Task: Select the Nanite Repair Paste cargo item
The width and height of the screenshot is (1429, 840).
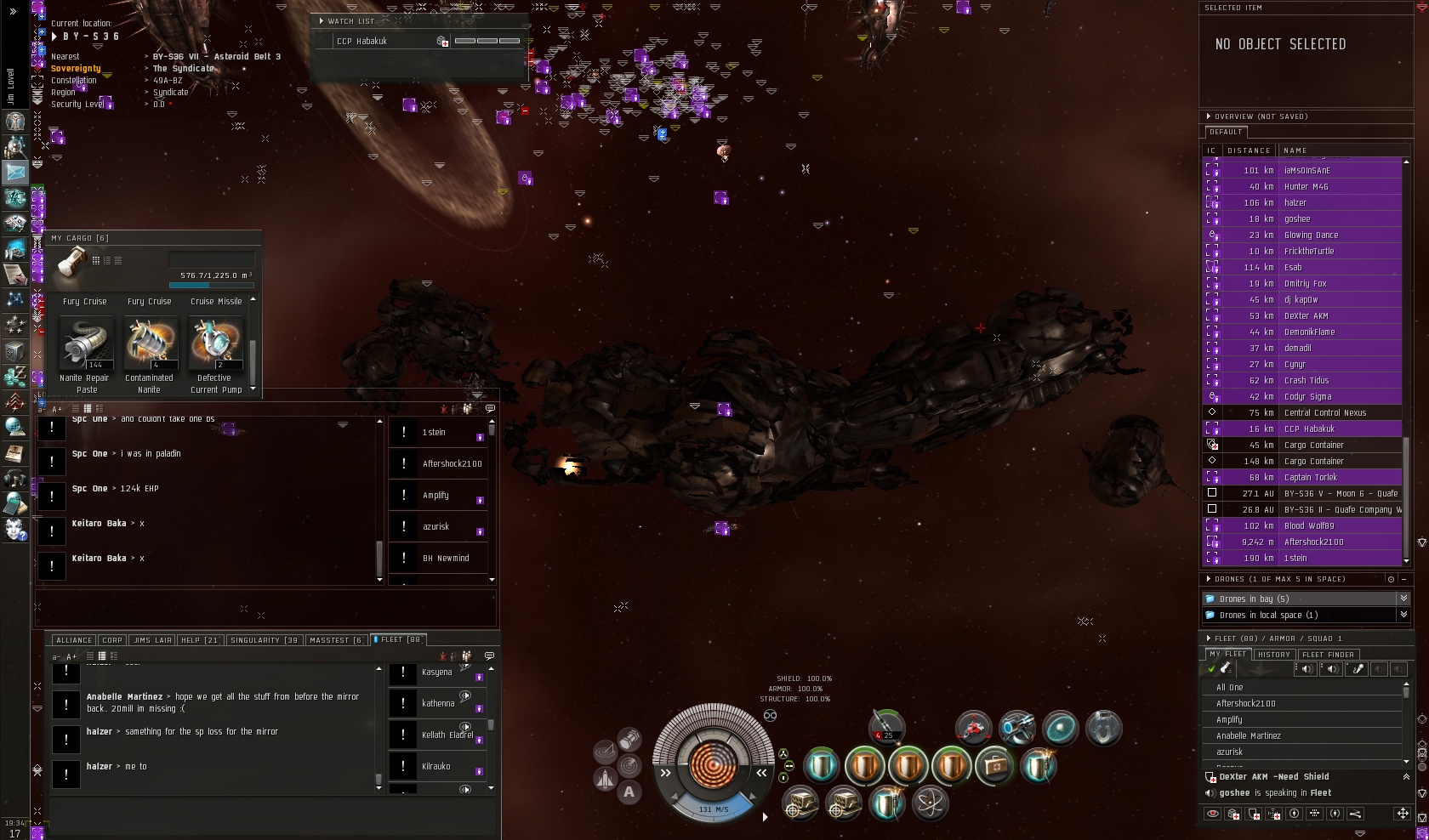Action: (85, 344)
